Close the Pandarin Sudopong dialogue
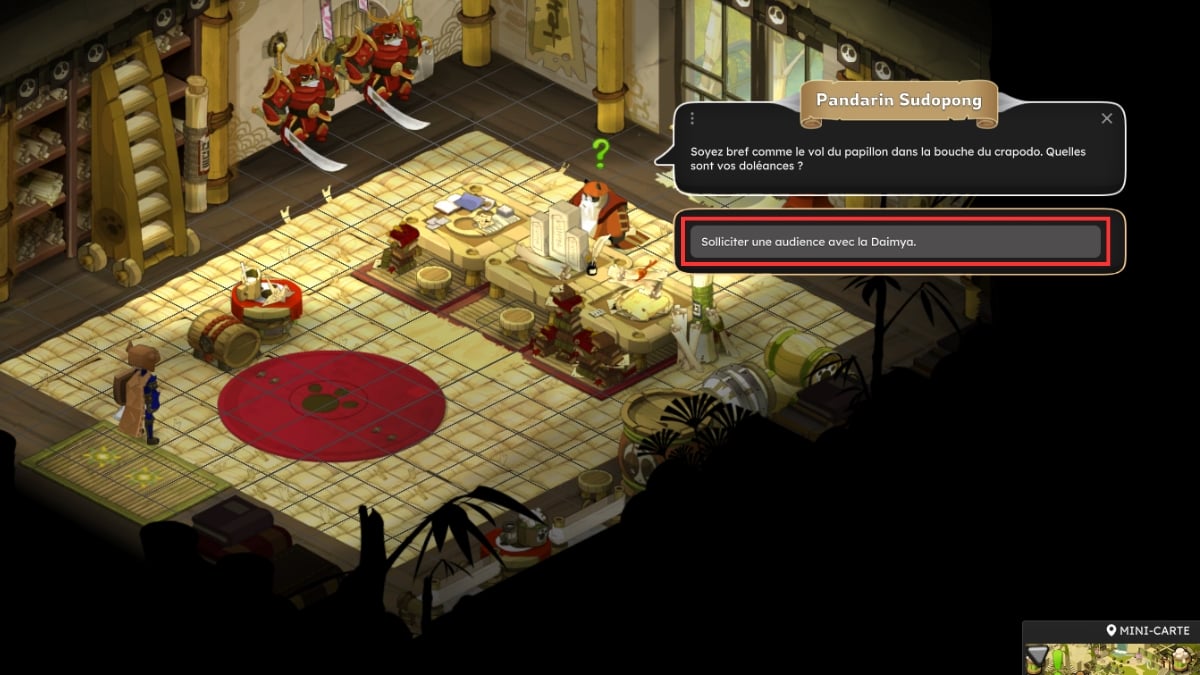1200x675 pixels. click(1106, 118)
